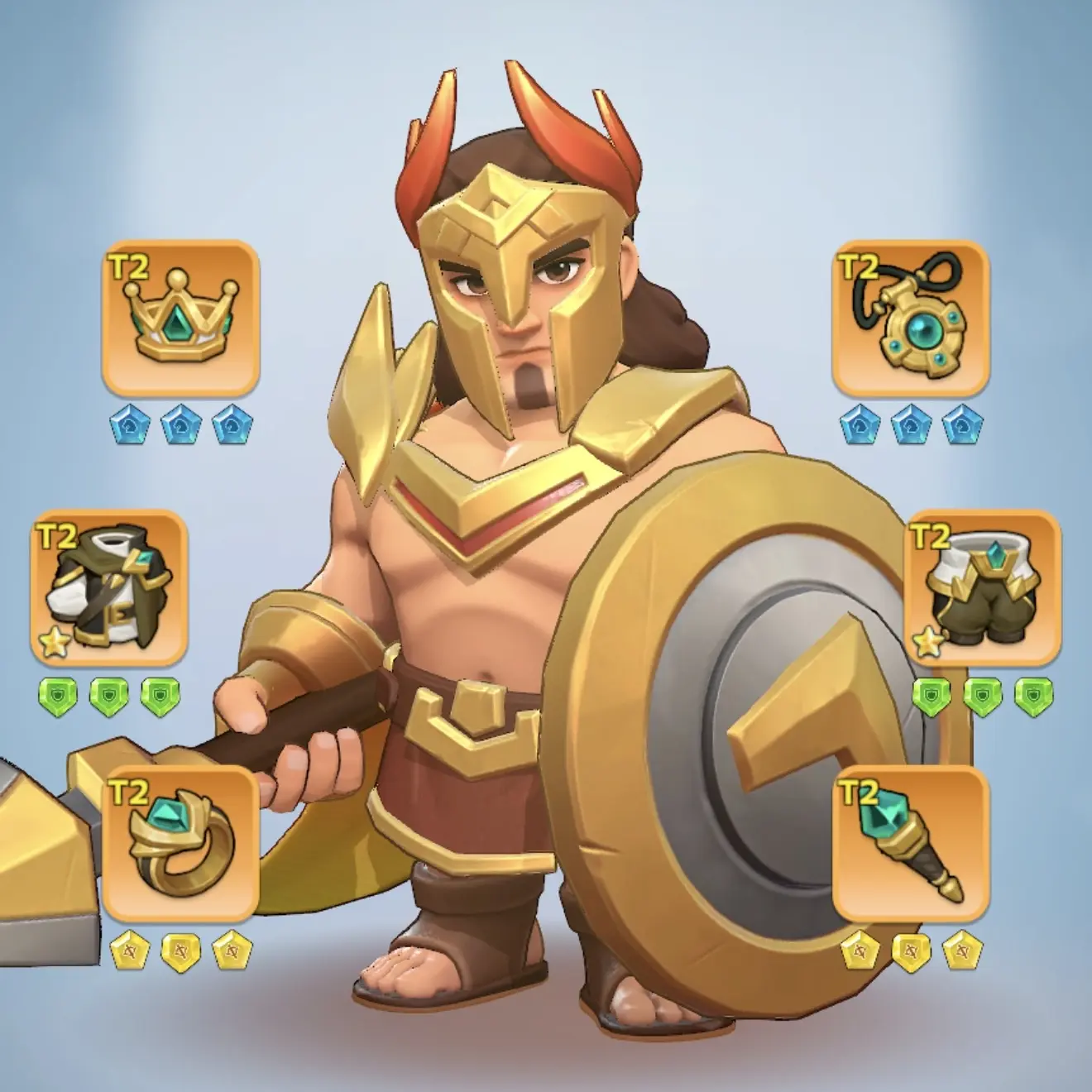Select the T2 crown helmet slot
The width and height of the screenshot is (1092, 1092).
click(x=180, y=318)
